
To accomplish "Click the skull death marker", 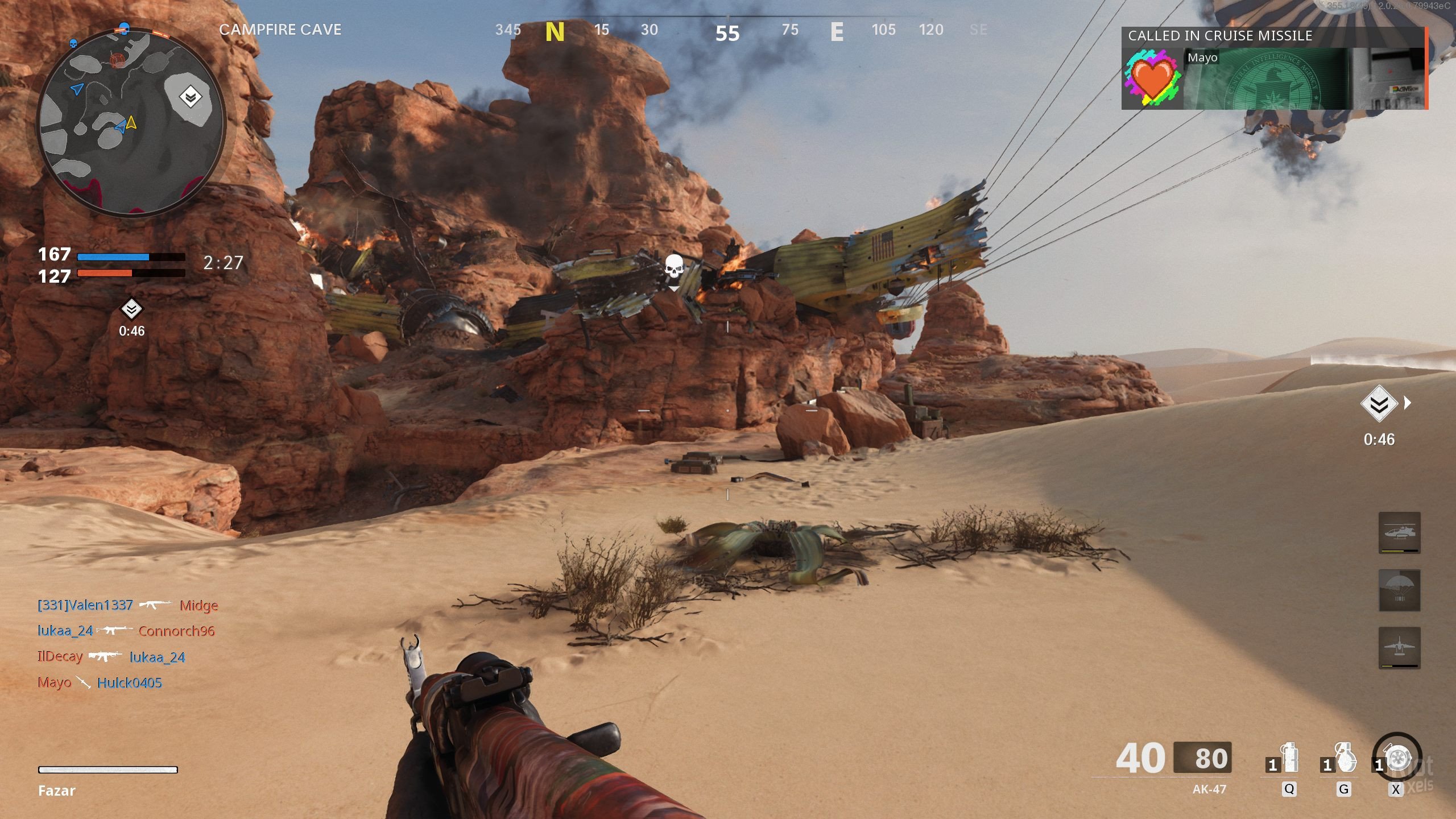I will tap(674, 268).
